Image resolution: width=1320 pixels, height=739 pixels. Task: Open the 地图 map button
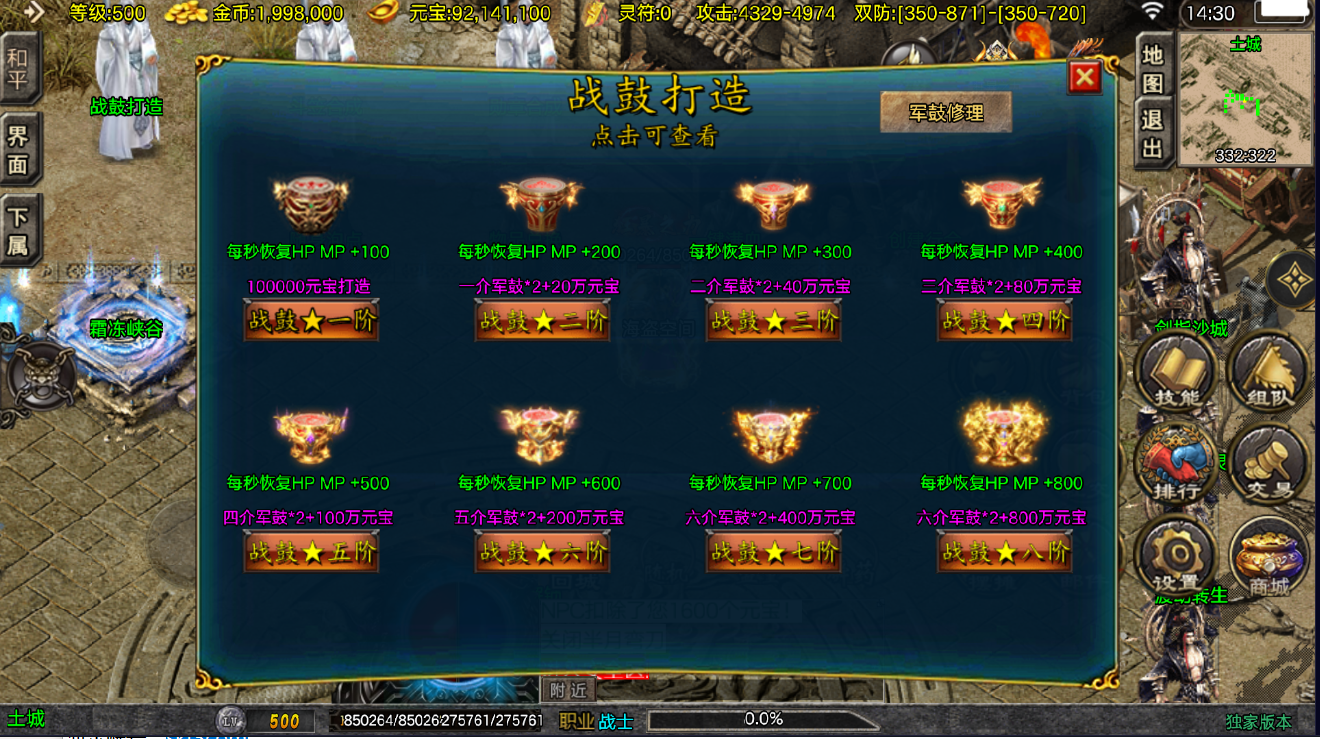coord(1153,67)
